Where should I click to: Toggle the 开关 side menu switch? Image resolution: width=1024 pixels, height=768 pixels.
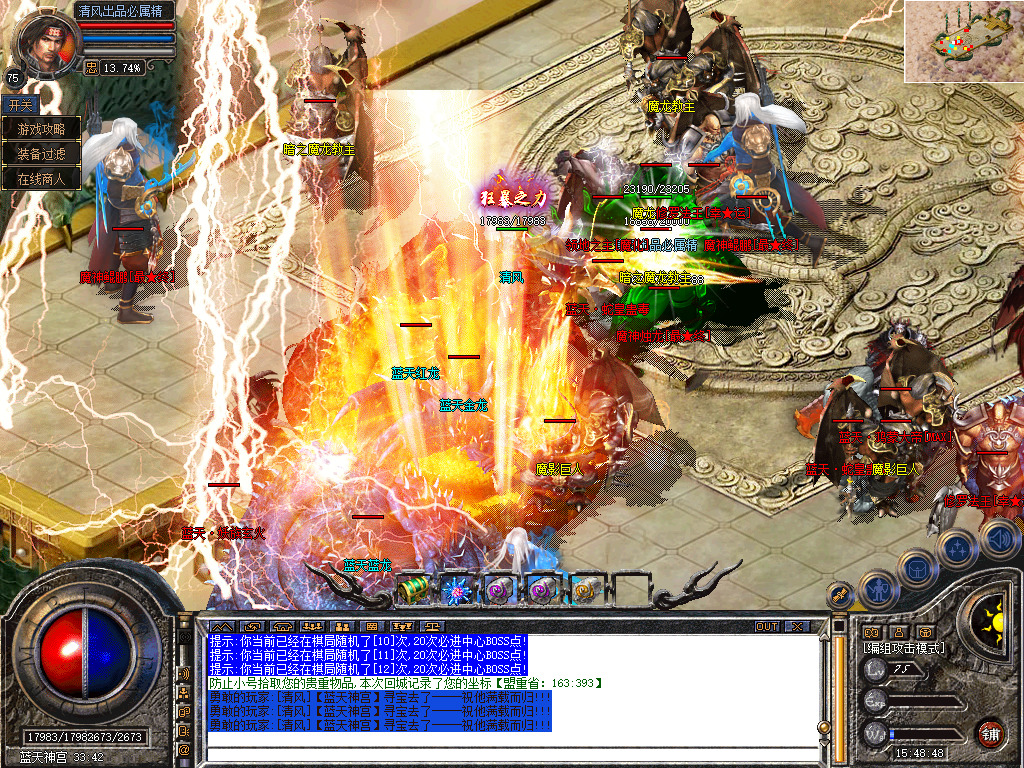tap(21, 104)
